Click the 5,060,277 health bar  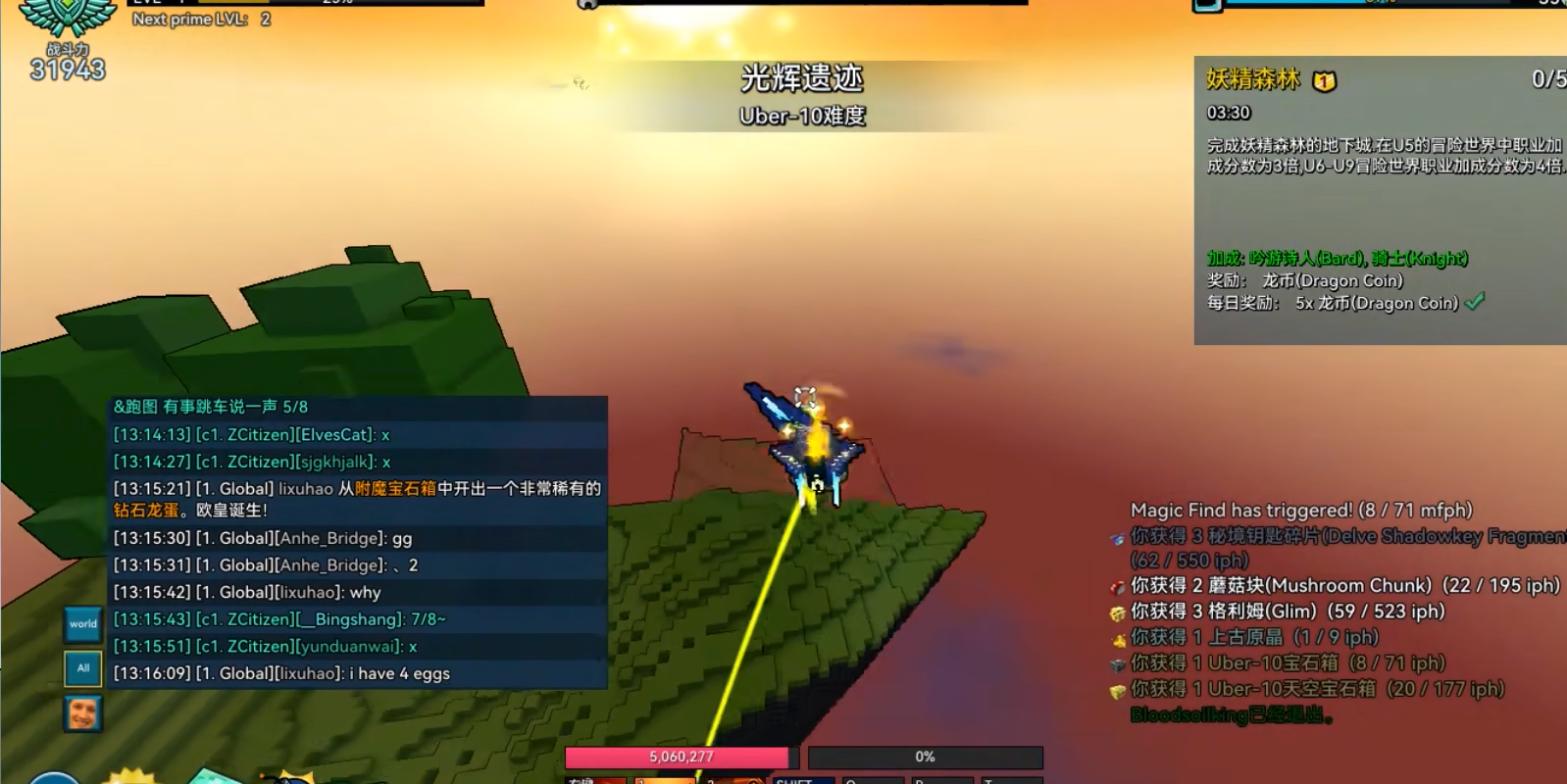tap(682, 757)
